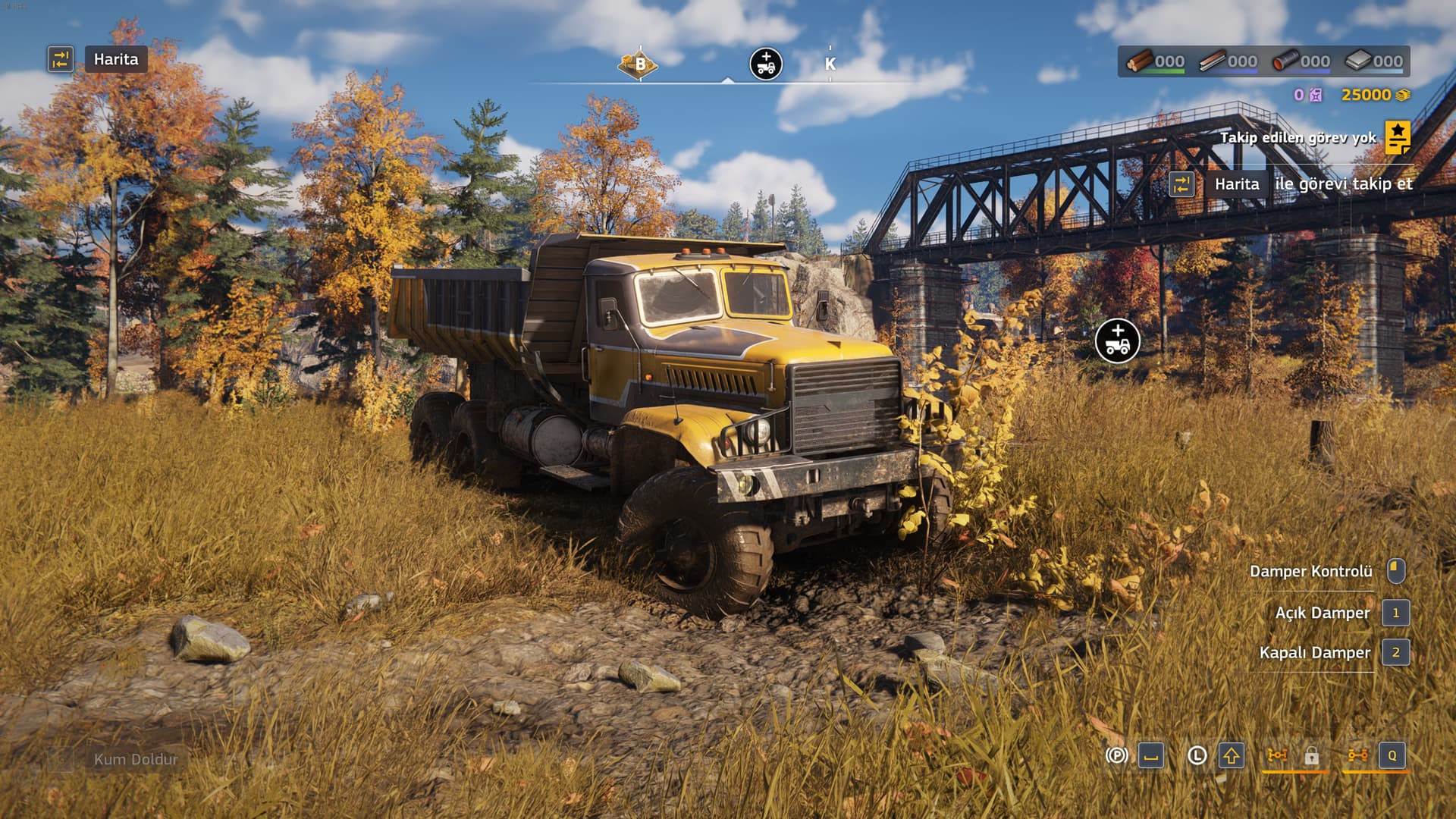The image size is (1456, 819).
Task: Toggle the low gear (L) icon
Action: [1197, 755]
